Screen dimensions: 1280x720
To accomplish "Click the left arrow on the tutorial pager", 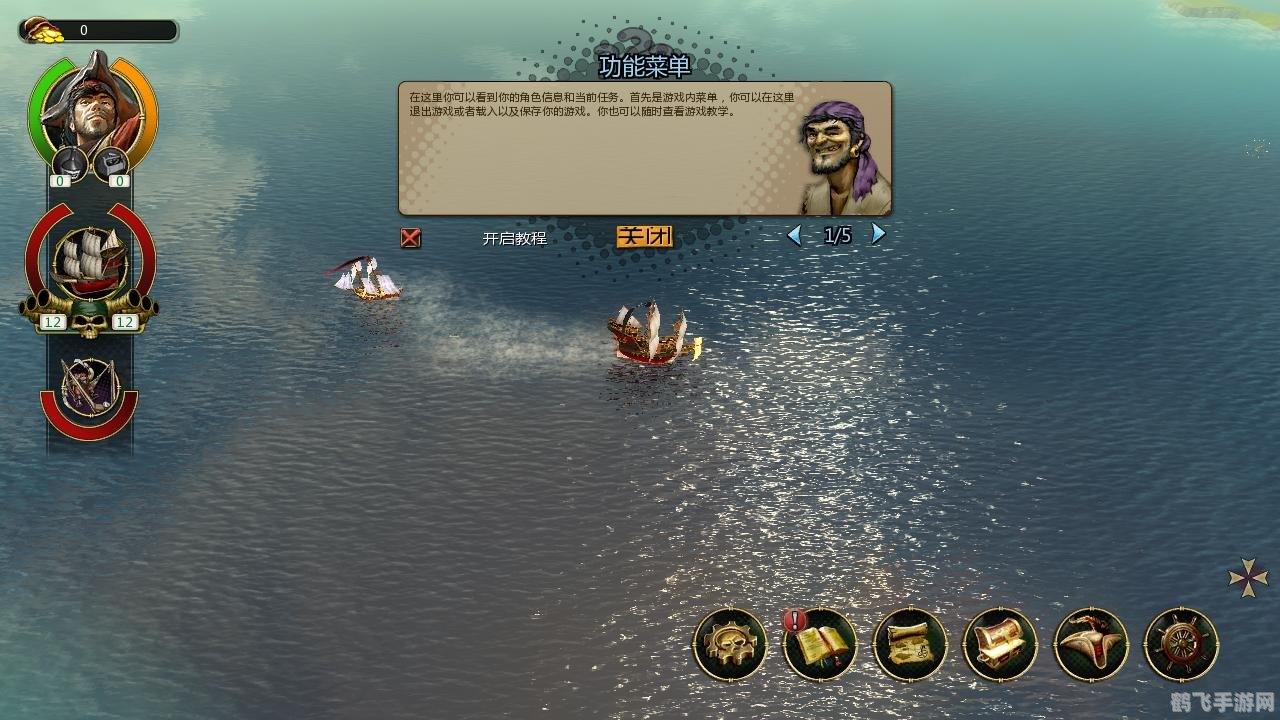I will point(795,233).
